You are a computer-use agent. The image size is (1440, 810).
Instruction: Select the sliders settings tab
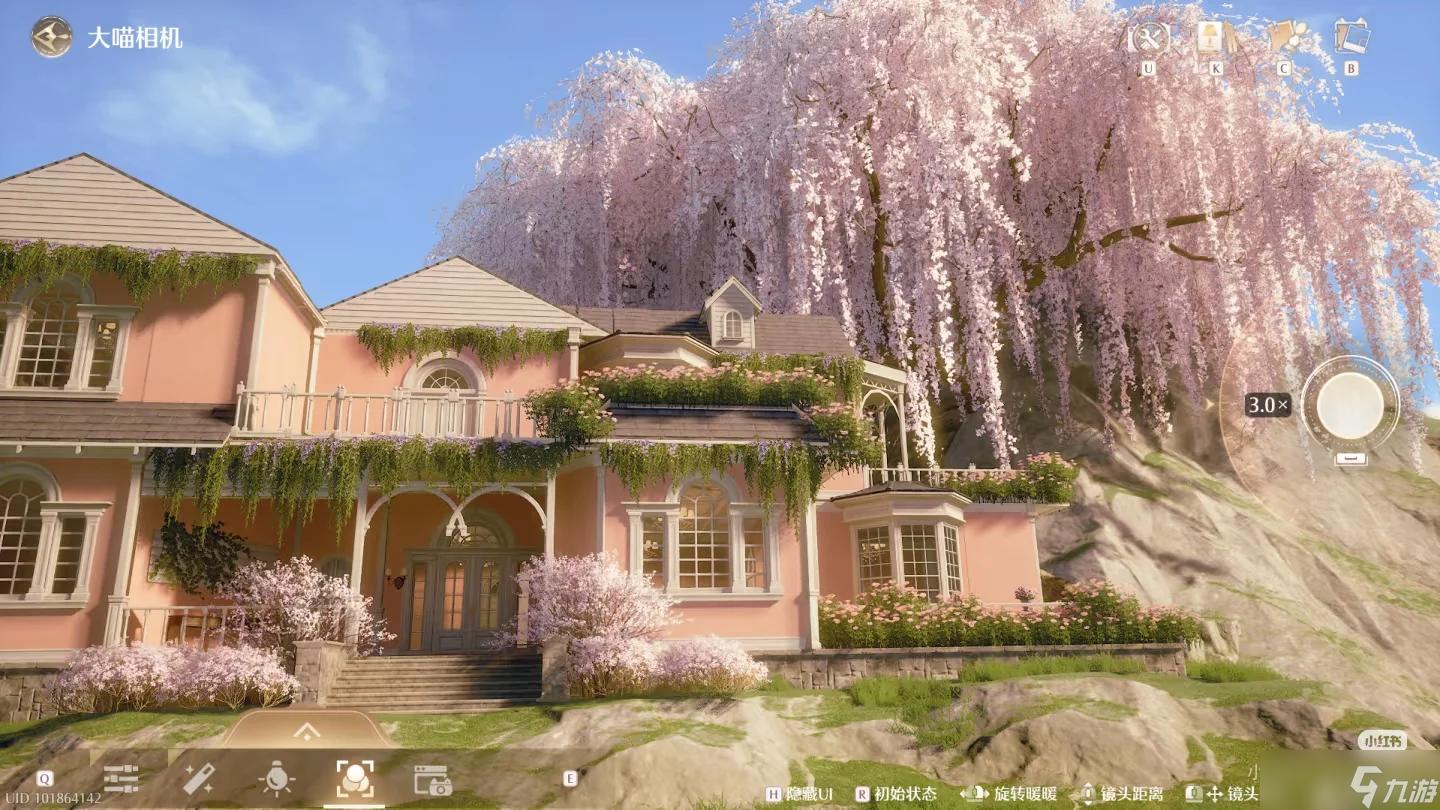pos(121,779)
